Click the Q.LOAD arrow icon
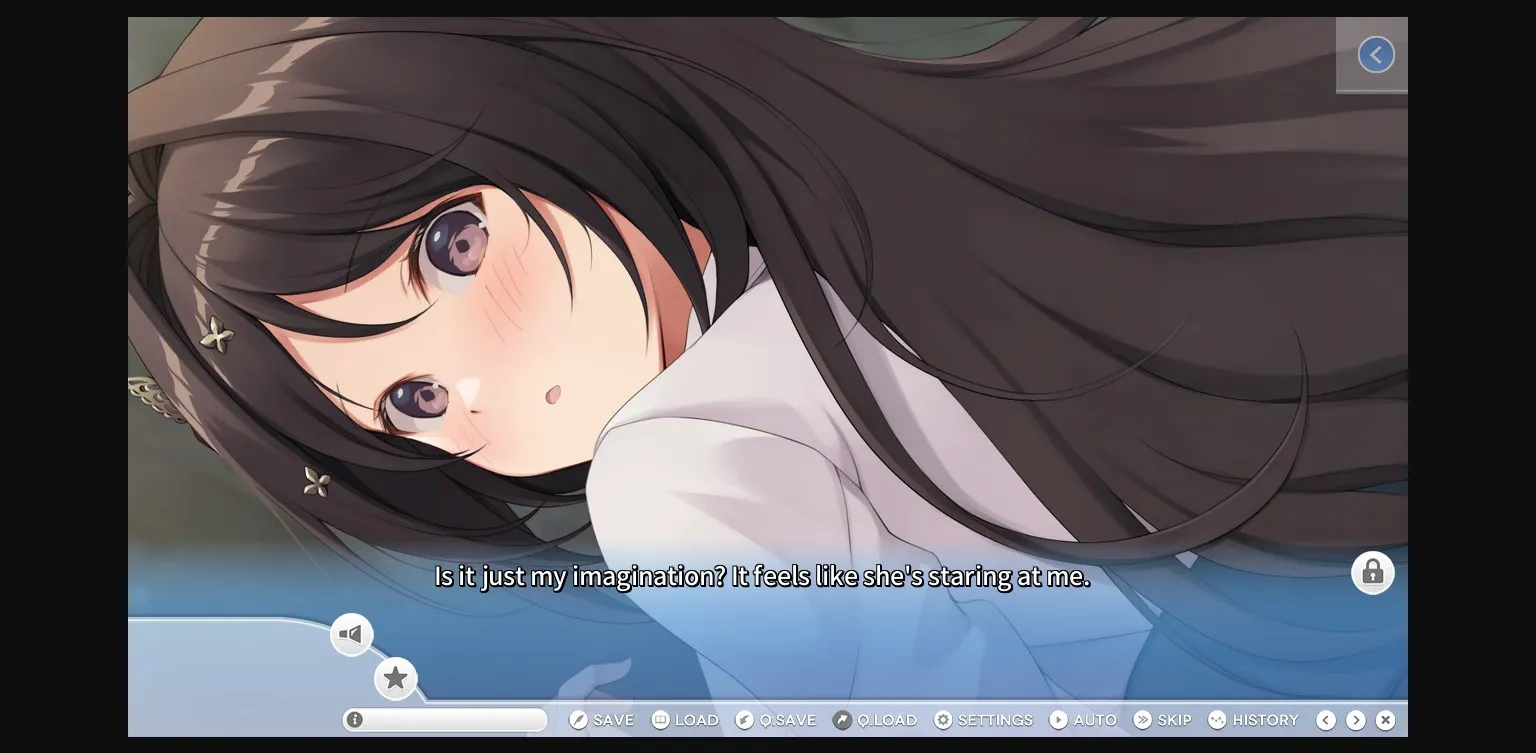Image resolution: width=1536 pixels, height=753 pixels. [x=844, y=719]
